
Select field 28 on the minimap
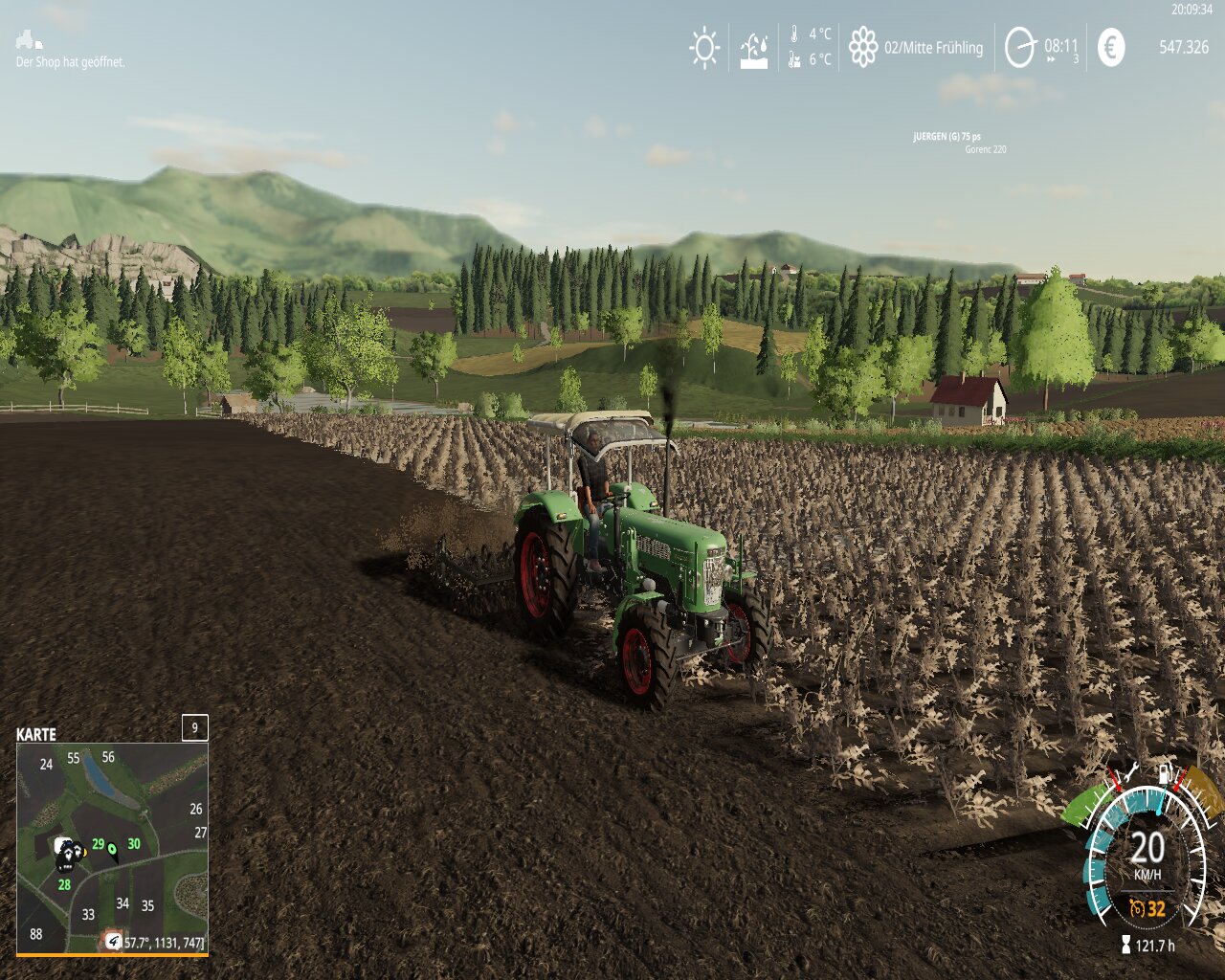pyautogui.click(x=64, y=884)
